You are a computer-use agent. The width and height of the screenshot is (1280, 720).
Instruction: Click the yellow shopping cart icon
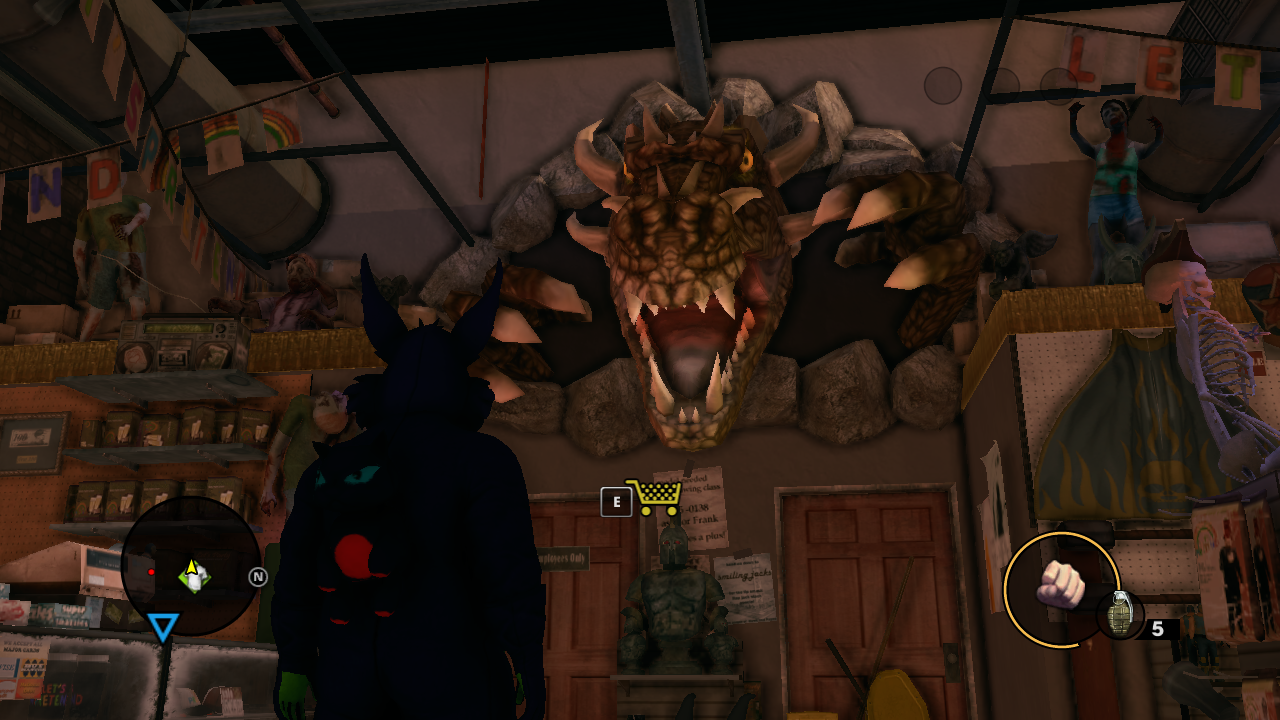point(655,496)
